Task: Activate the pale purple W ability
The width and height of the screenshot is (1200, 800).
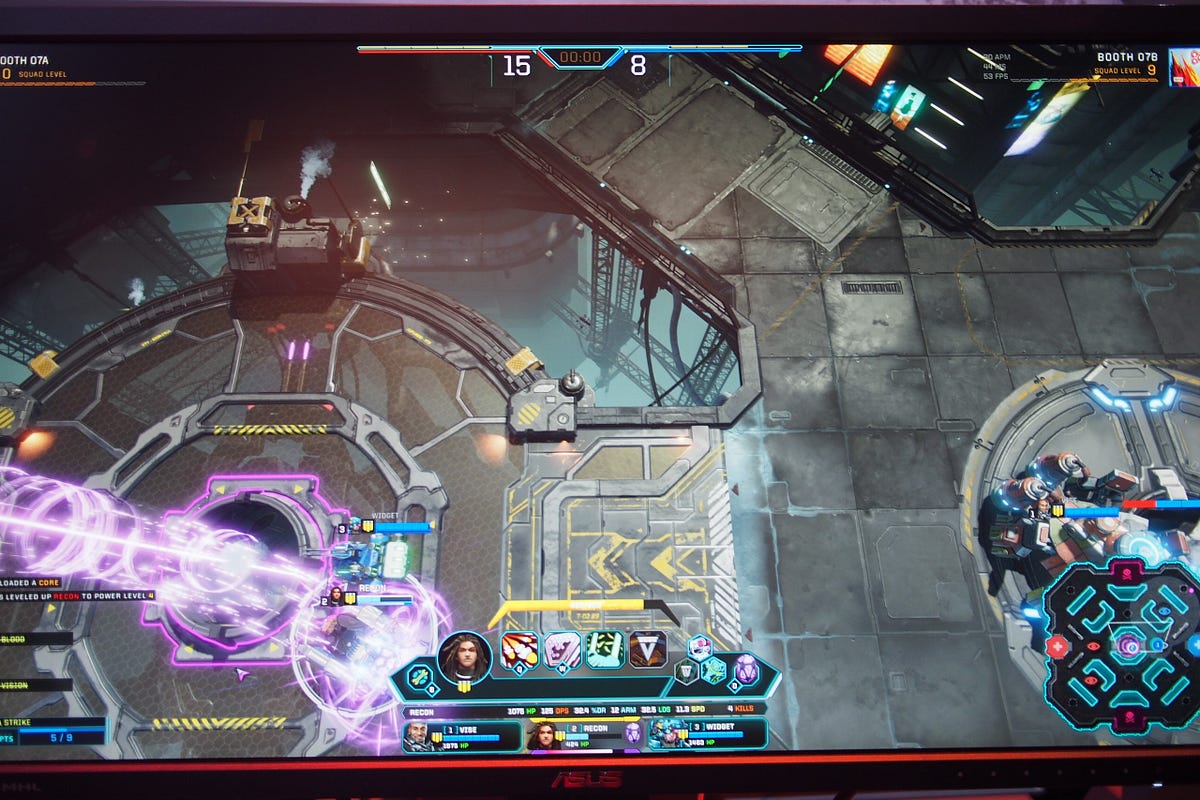Action: click(562, 650)
